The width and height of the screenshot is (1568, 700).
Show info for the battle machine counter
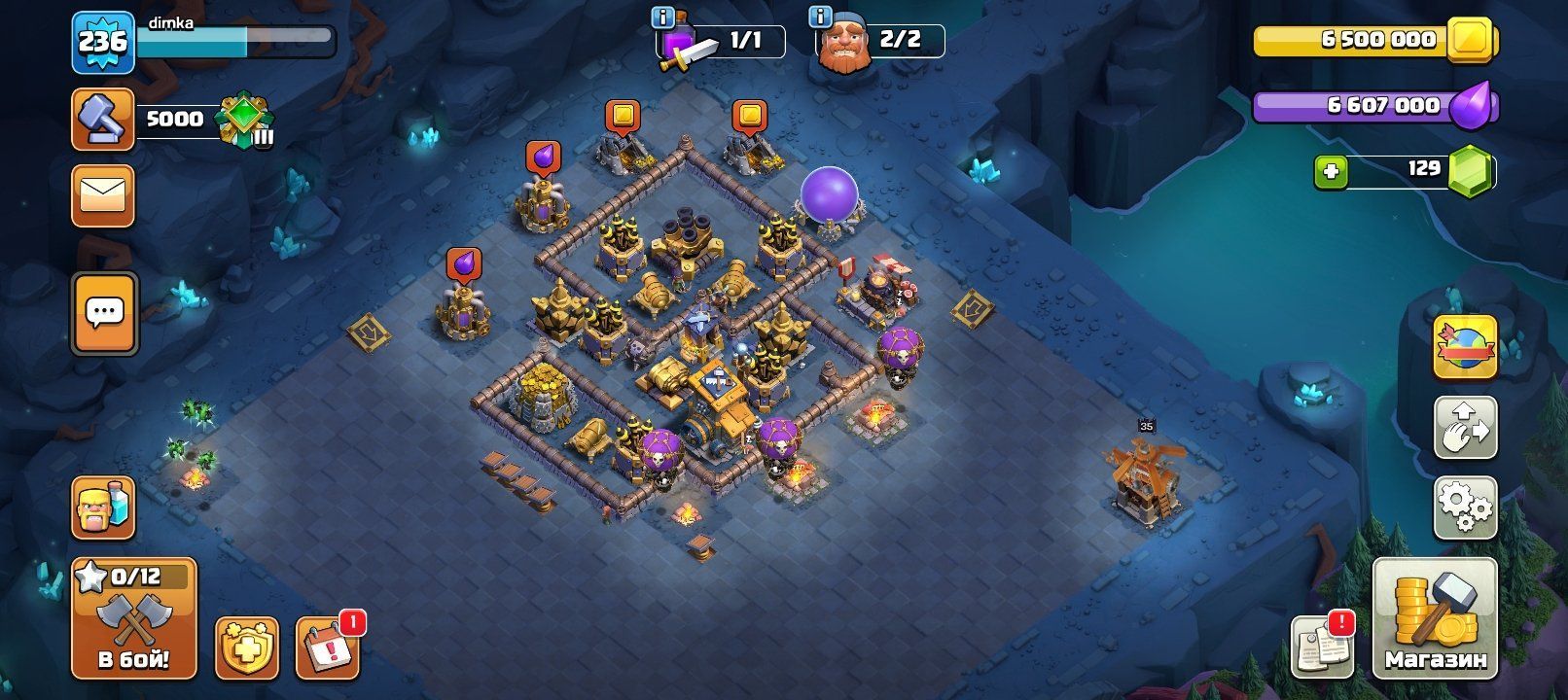point(663,17)
